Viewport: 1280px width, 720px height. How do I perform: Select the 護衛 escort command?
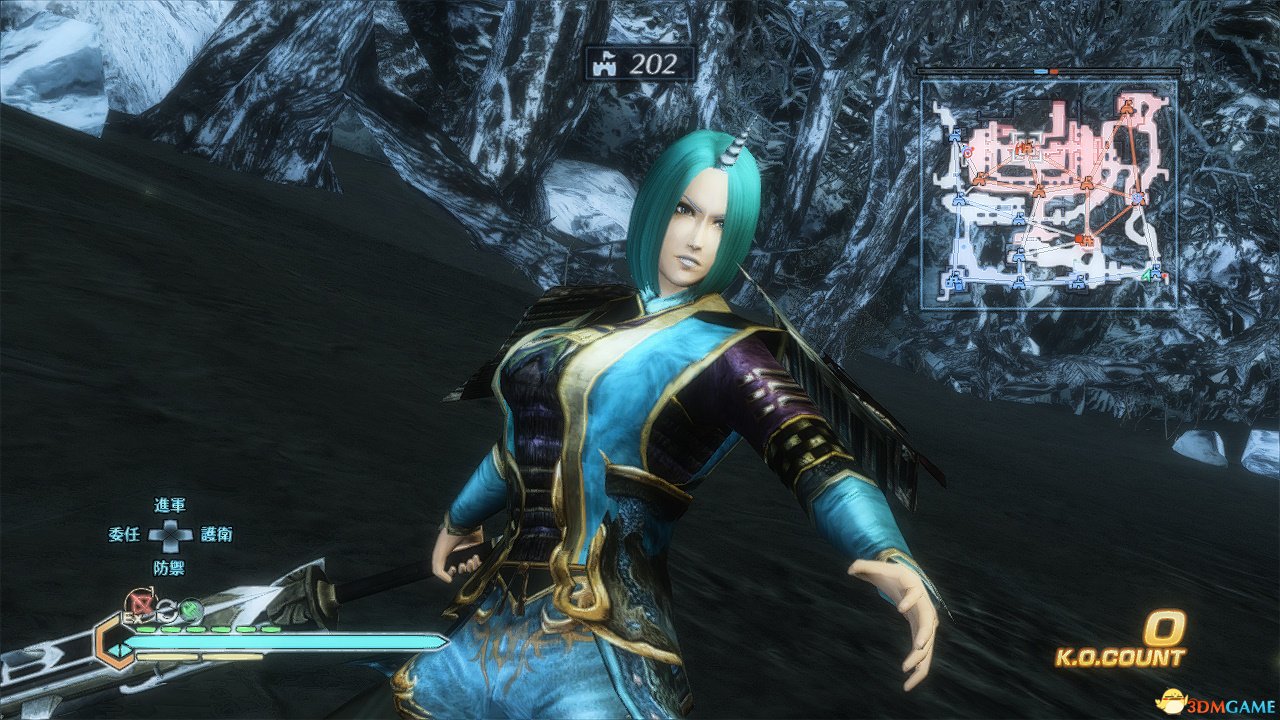tap(217, 535)
